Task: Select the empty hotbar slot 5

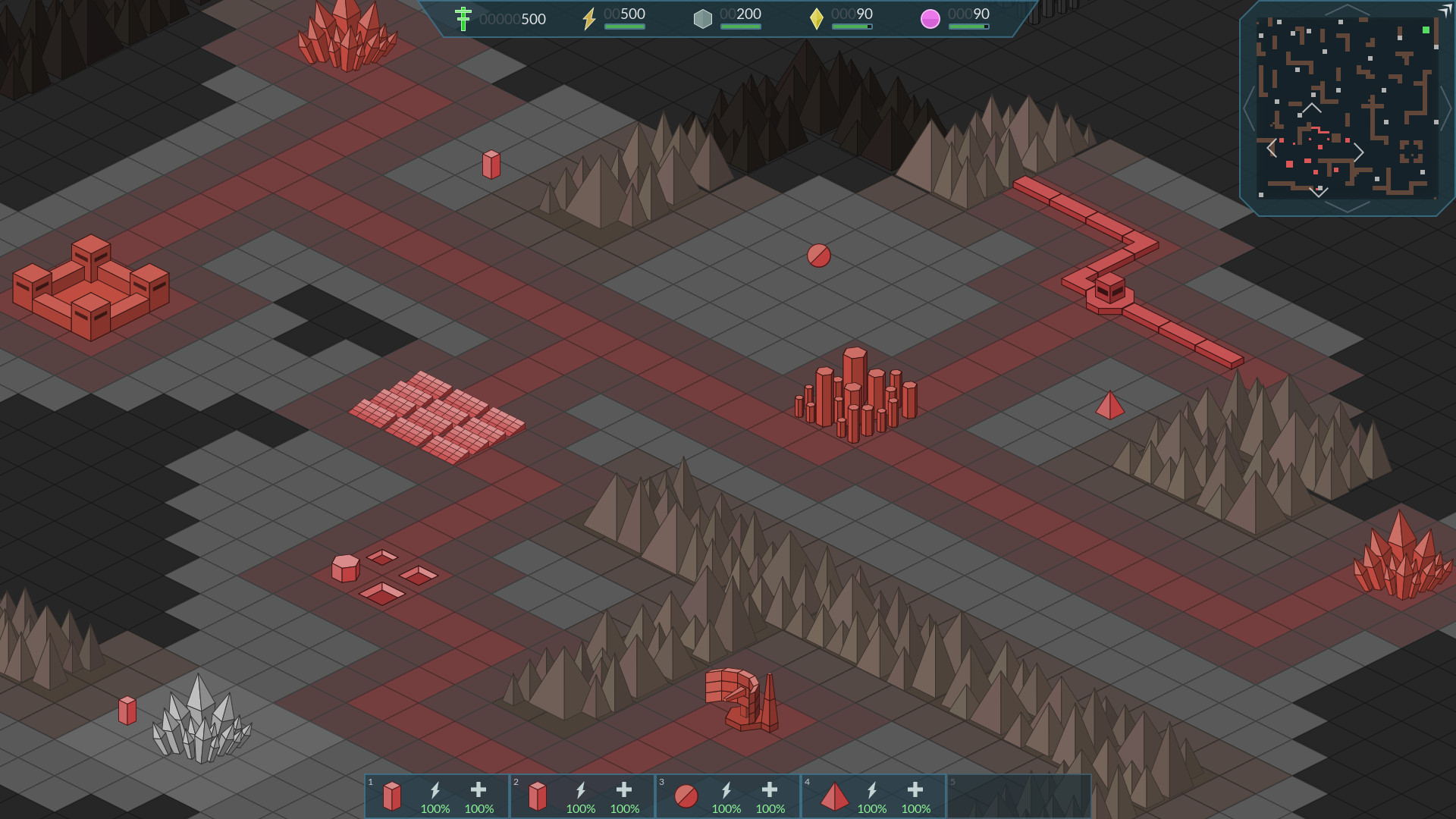Action: click(1018, 795)
